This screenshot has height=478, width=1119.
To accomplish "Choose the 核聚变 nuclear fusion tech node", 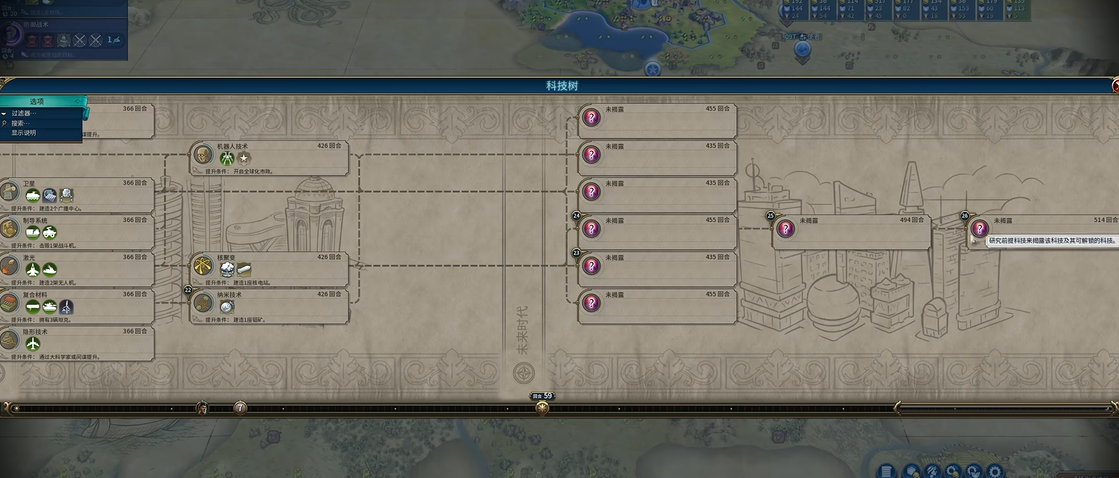I will [270, 269].
